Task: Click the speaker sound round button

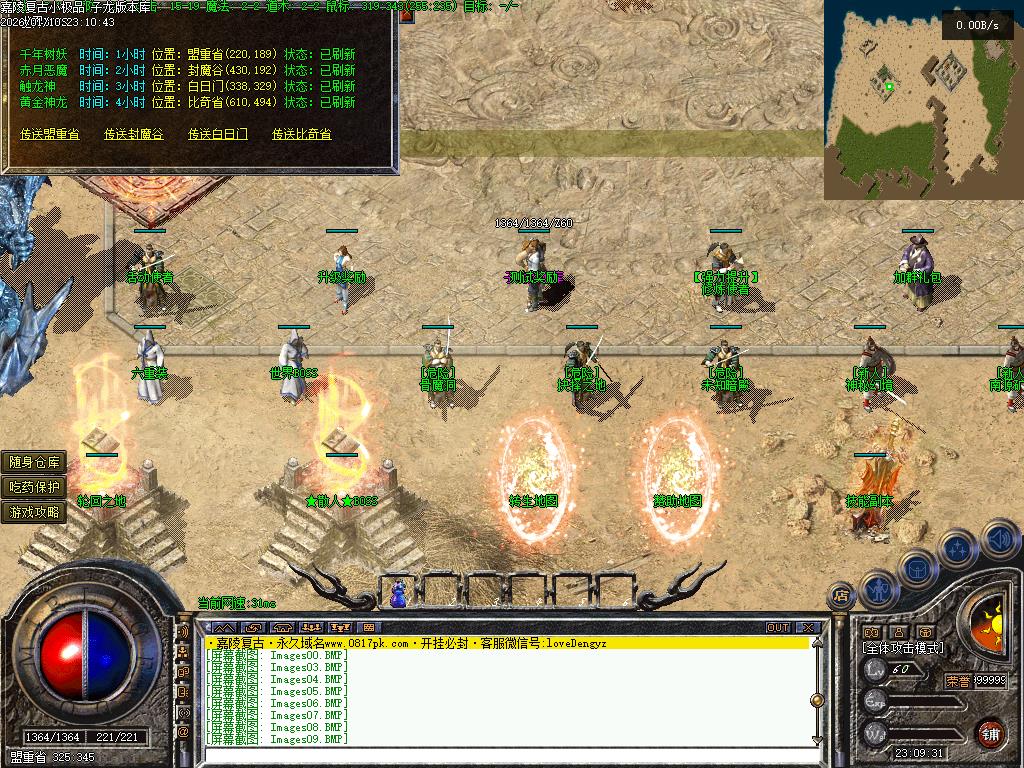Action: pyautogui.click(x=1000, y=541)
